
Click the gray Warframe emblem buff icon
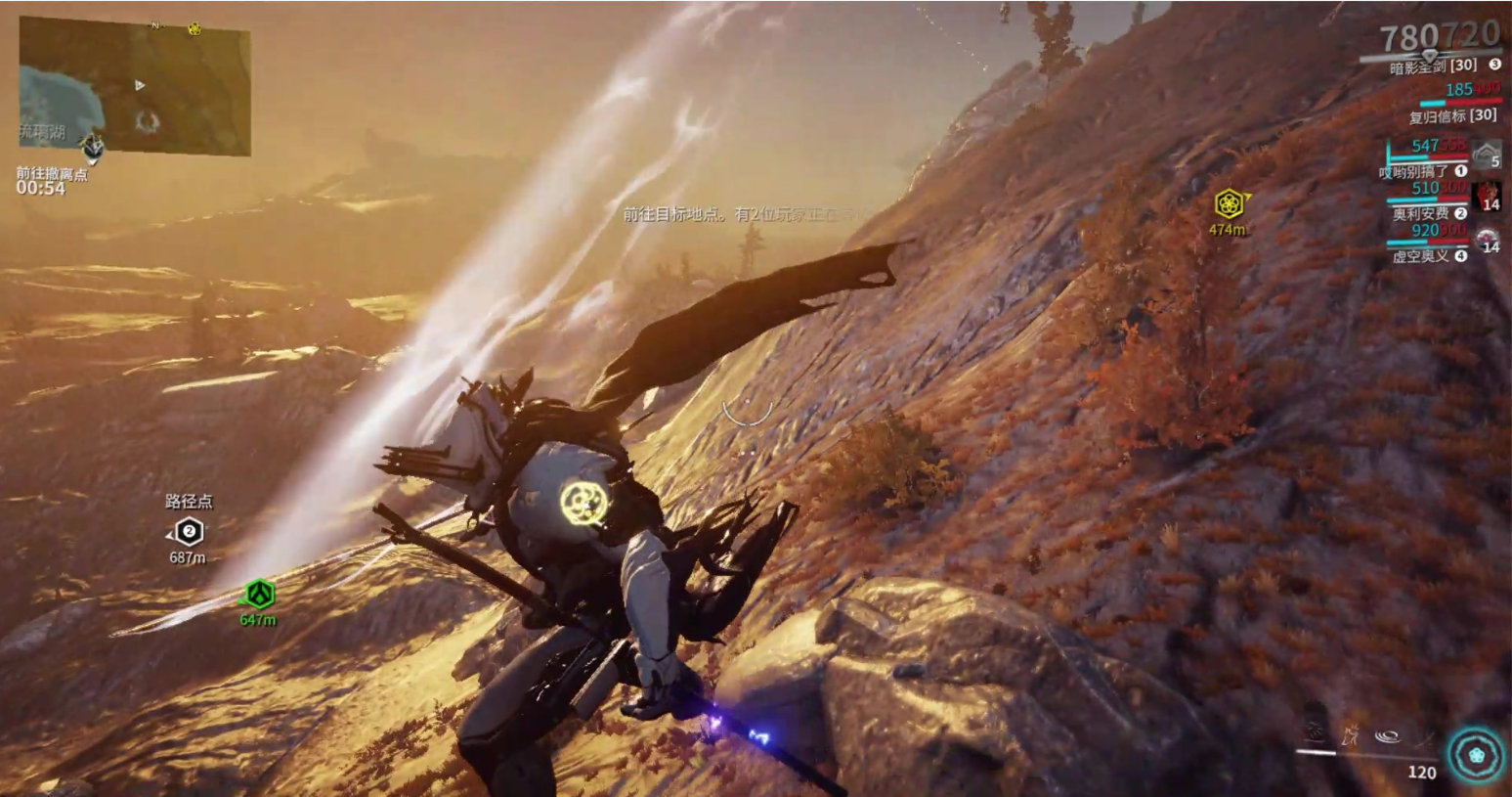pos(1487,154)
